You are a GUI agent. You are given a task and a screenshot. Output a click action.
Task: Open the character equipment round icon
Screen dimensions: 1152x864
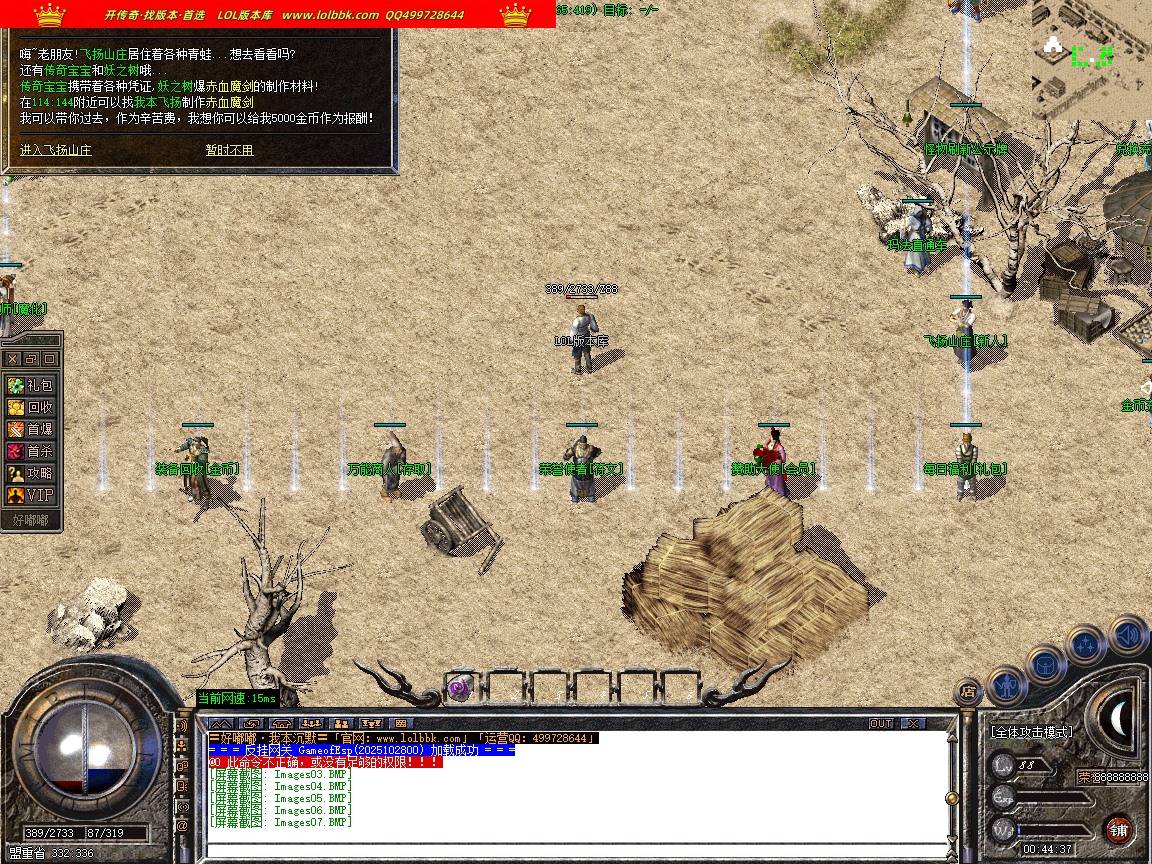pyautogui.click(x=1006, y=684)
